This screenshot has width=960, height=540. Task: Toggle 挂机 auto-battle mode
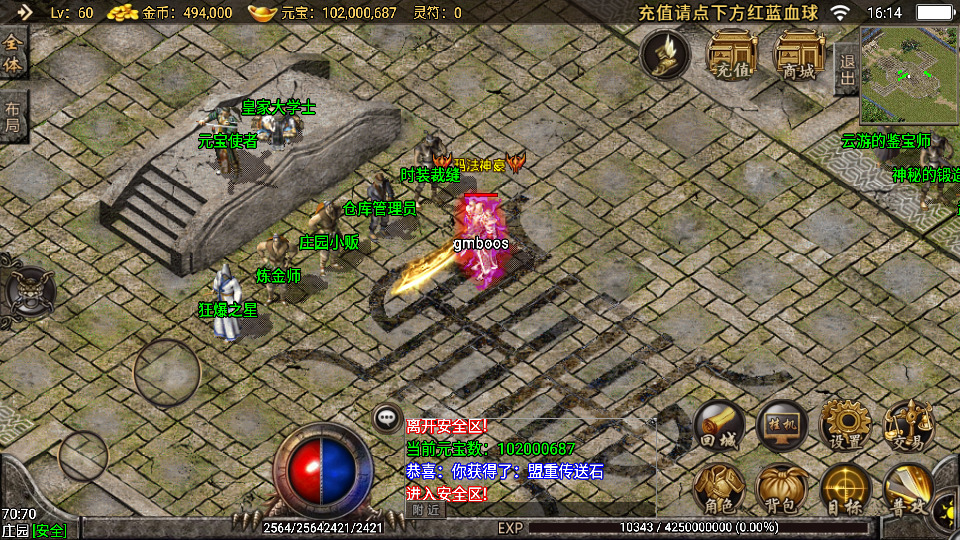tap(782, 427)
